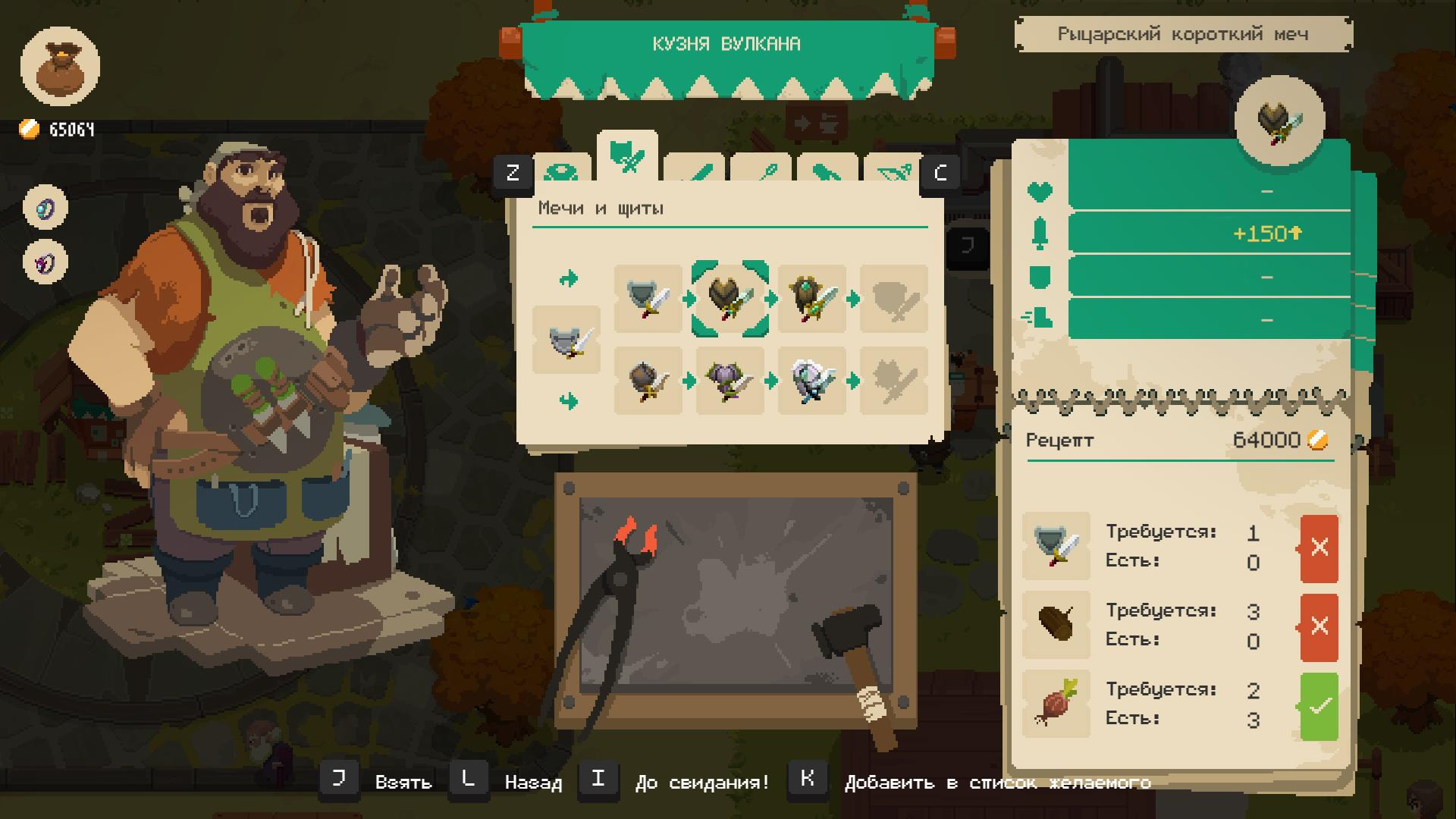Select the locked silhouette at bottom row end
1456x819 pixels.
pos(893,380)
